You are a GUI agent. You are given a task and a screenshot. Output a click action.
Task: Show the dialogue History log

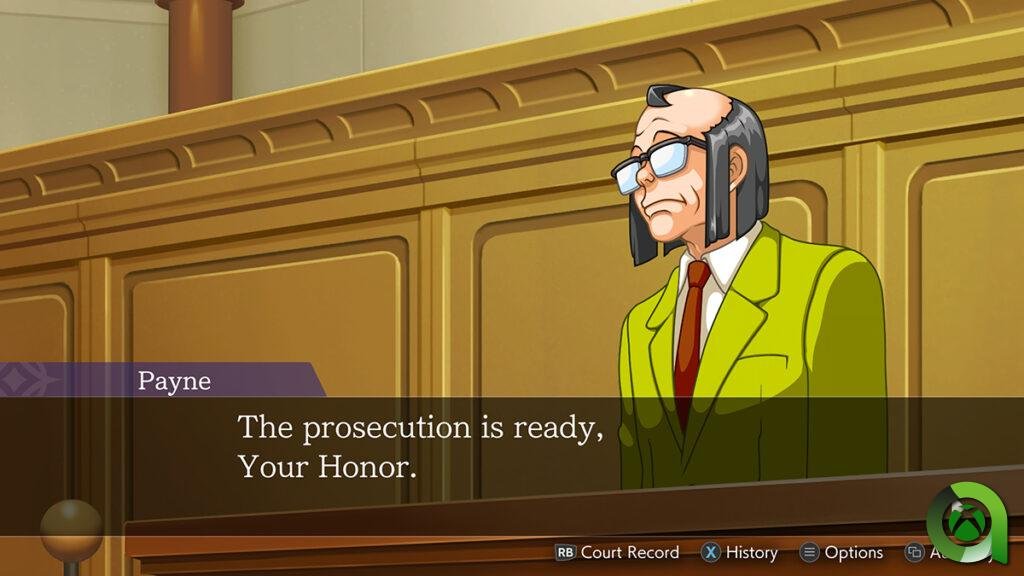point(739,552)
